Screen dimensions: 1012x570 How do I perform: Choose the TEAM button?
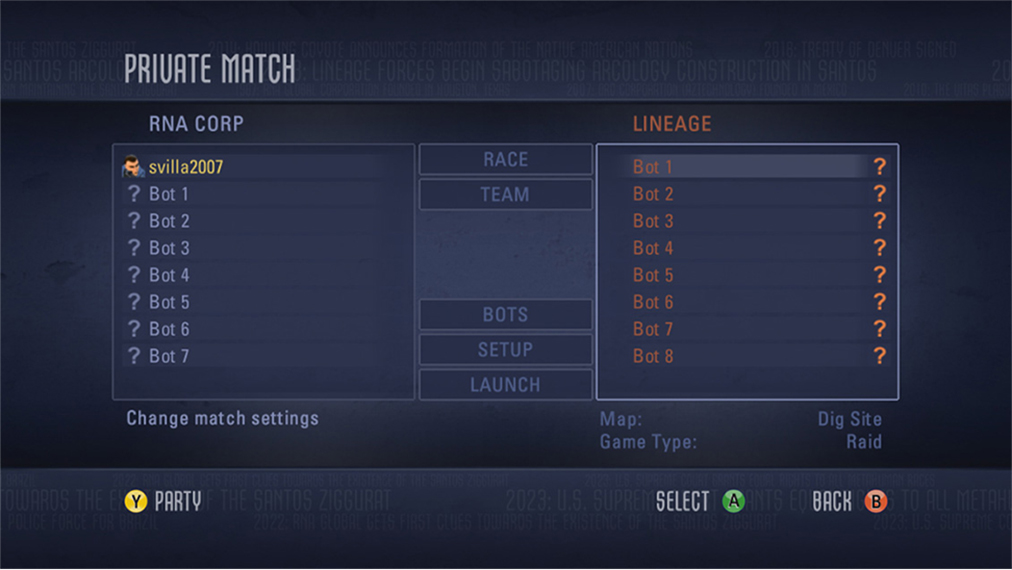point(505,195)
